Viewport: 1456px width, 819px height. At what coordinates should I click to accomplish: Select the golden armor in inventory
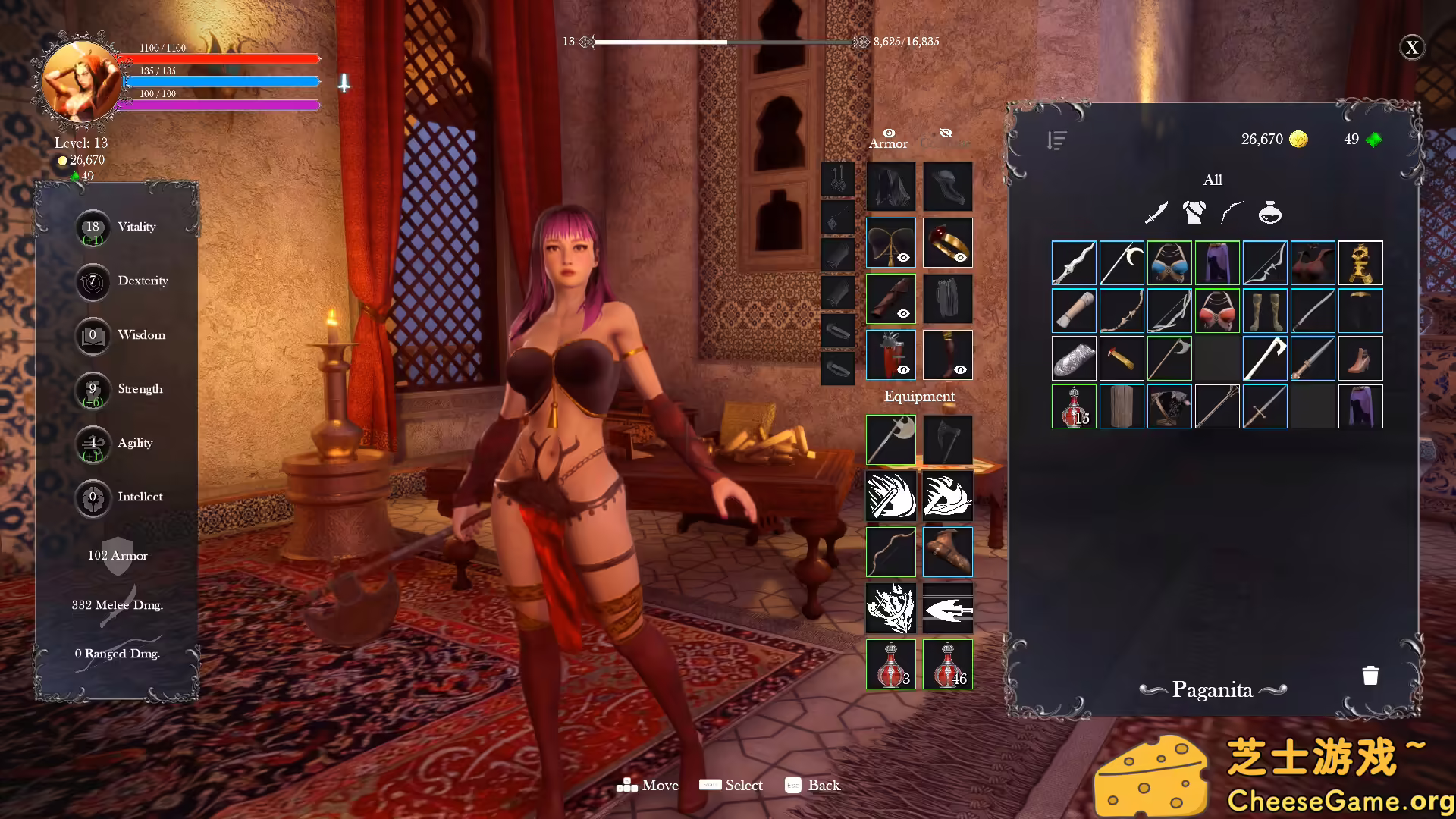[x=1360, y=263]
